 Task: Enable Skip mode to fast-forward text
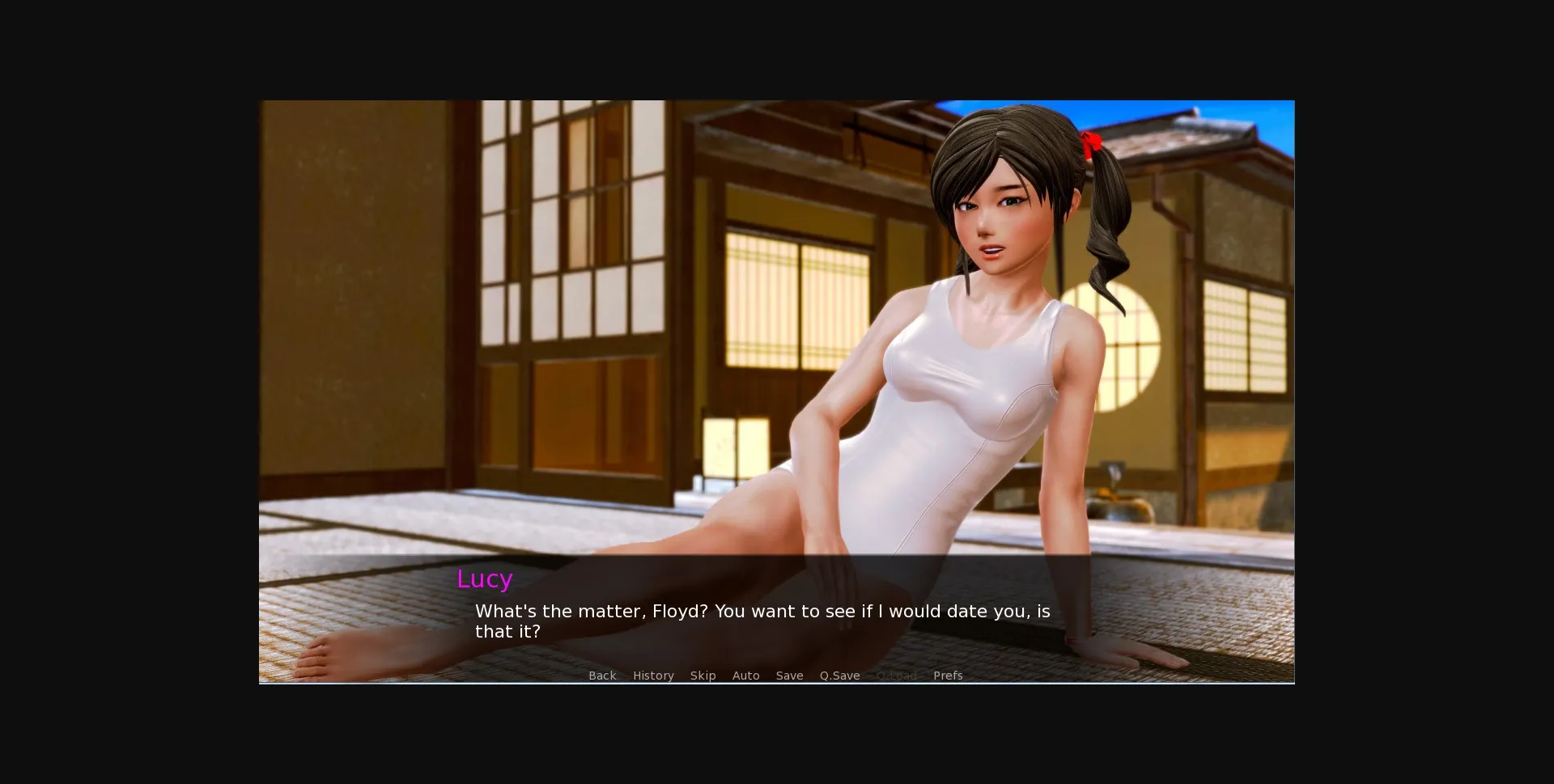tap(703, 676)
